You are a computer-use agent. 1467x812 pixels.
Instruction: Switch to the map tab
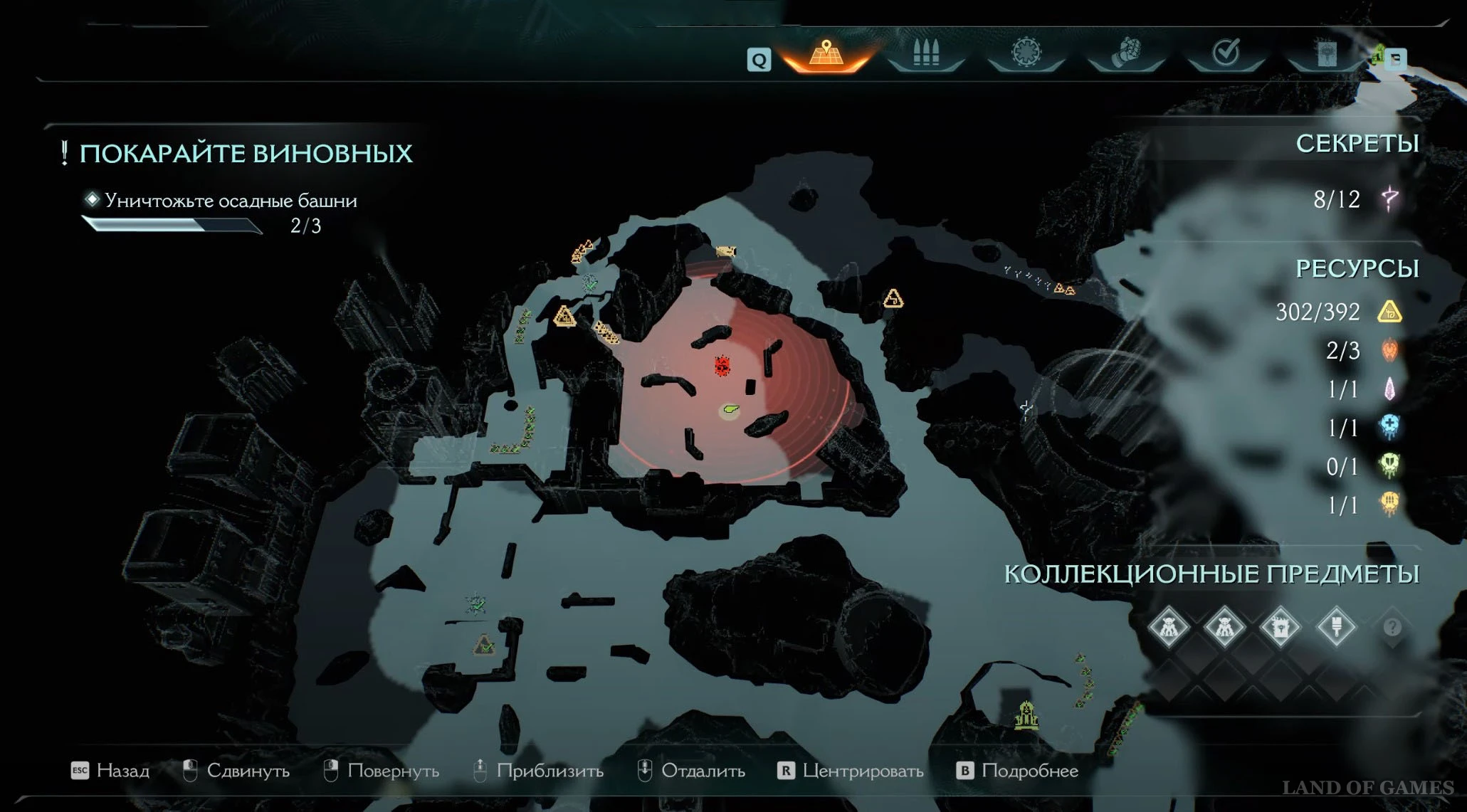coord(826,54)
